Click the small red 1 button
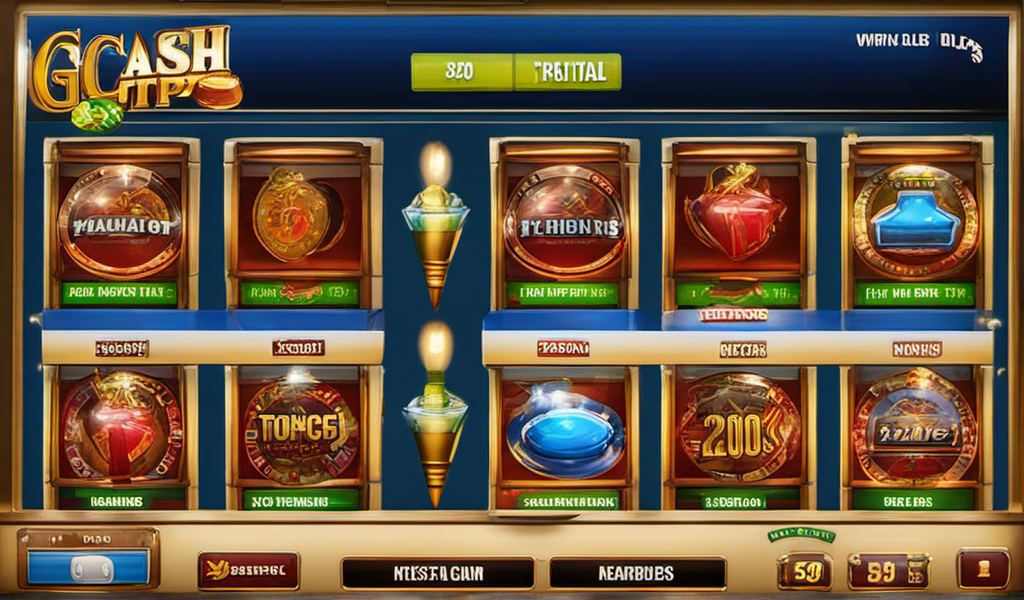Screen dimensions: 1024x600 tap(982, 569)
